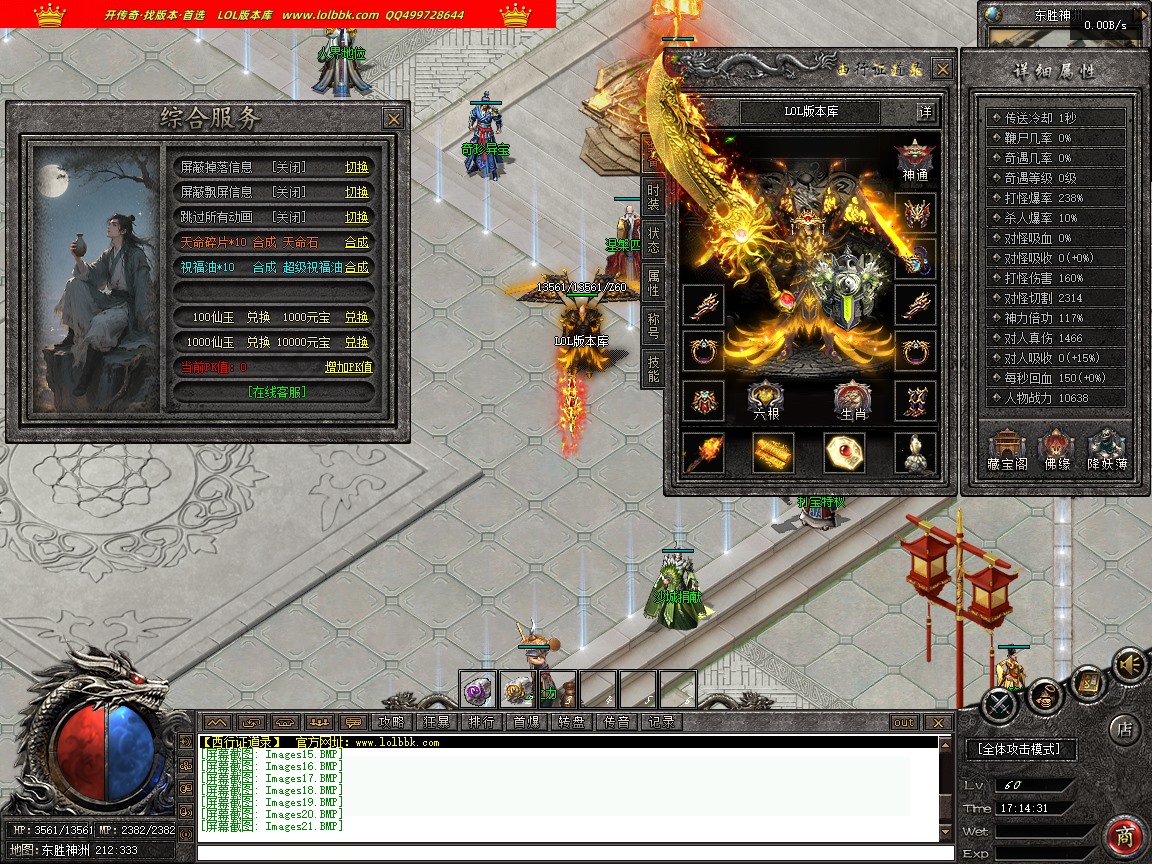Toggle the 屏蔽掉落信息 drop-info blocking switch
Screen dimensions: 1152x864
tap(356, 167)
